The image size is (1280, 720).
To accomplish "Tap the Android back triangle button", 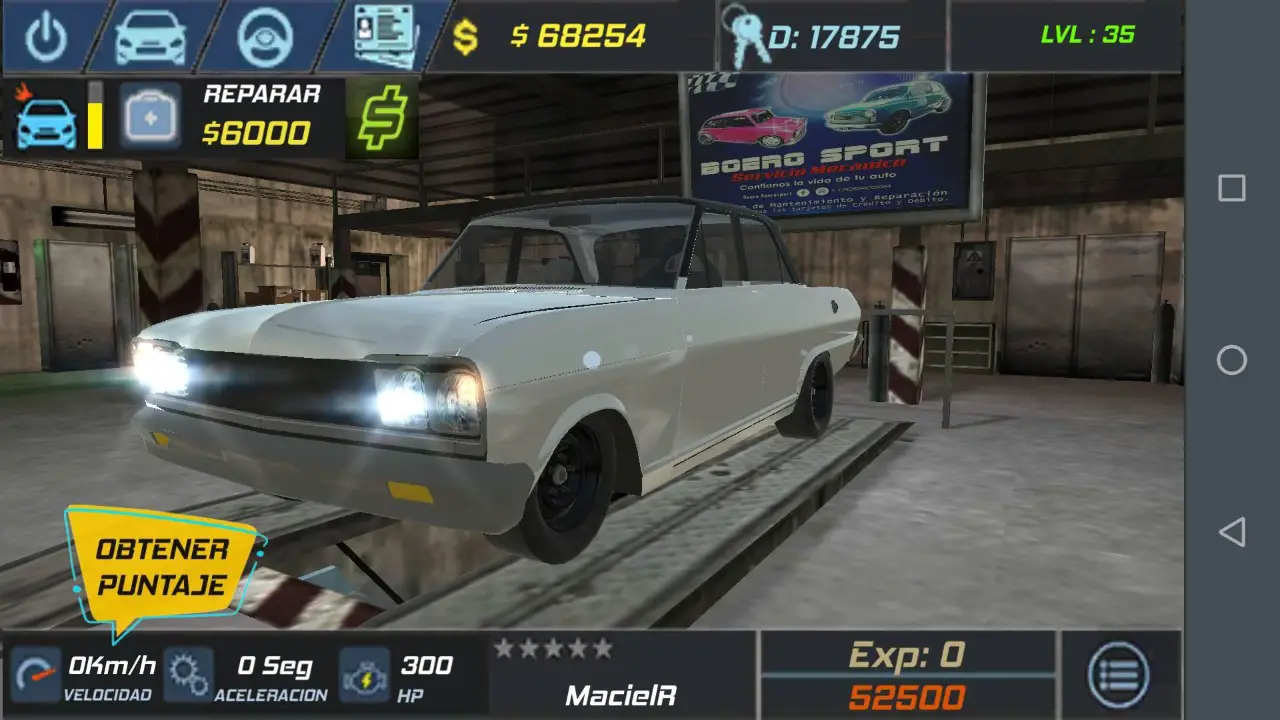I will (x=1231, y=532).
